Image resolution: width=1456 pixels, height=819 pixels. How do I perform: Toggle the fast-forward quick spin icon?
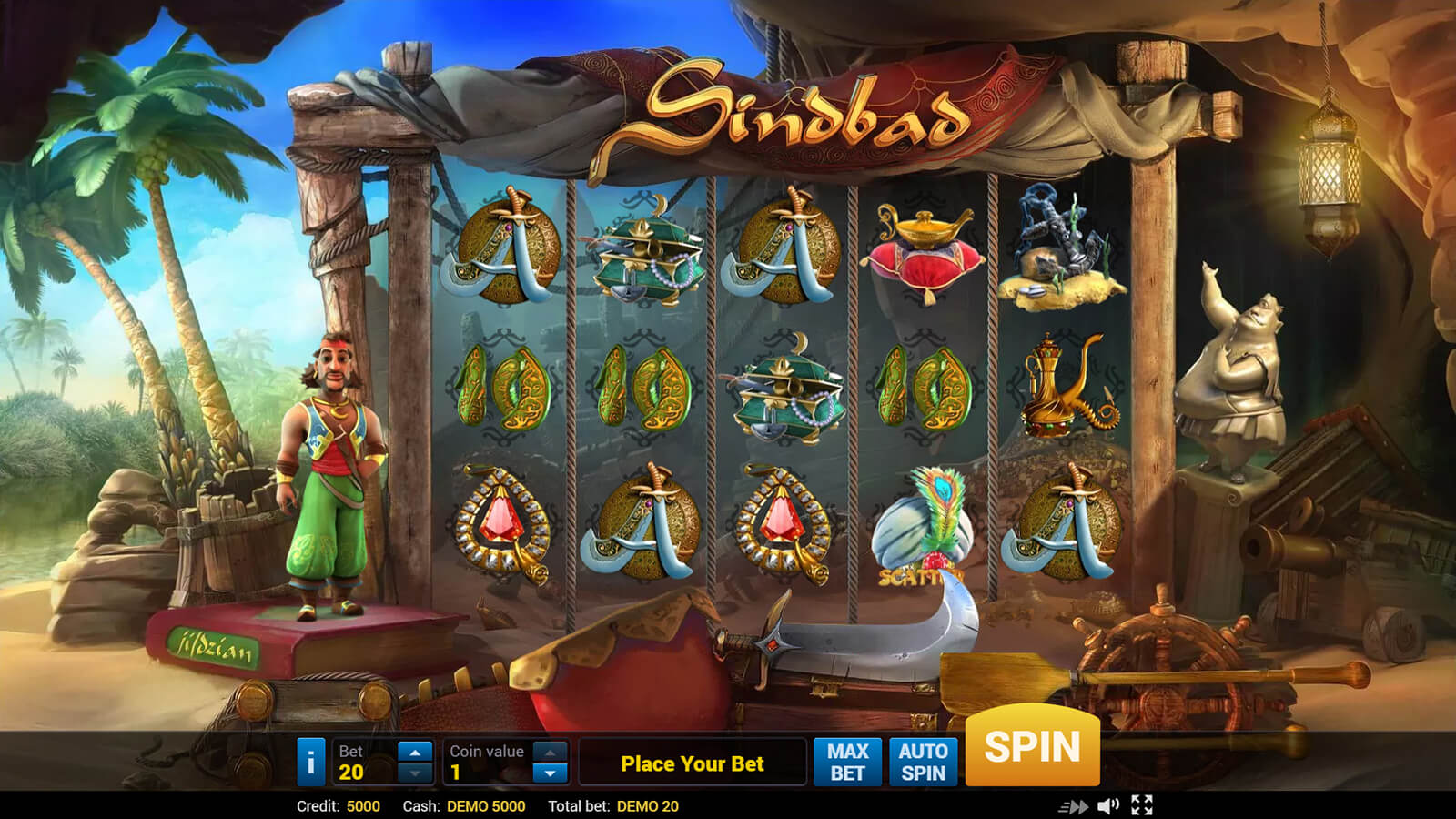tap(1073, 806)
